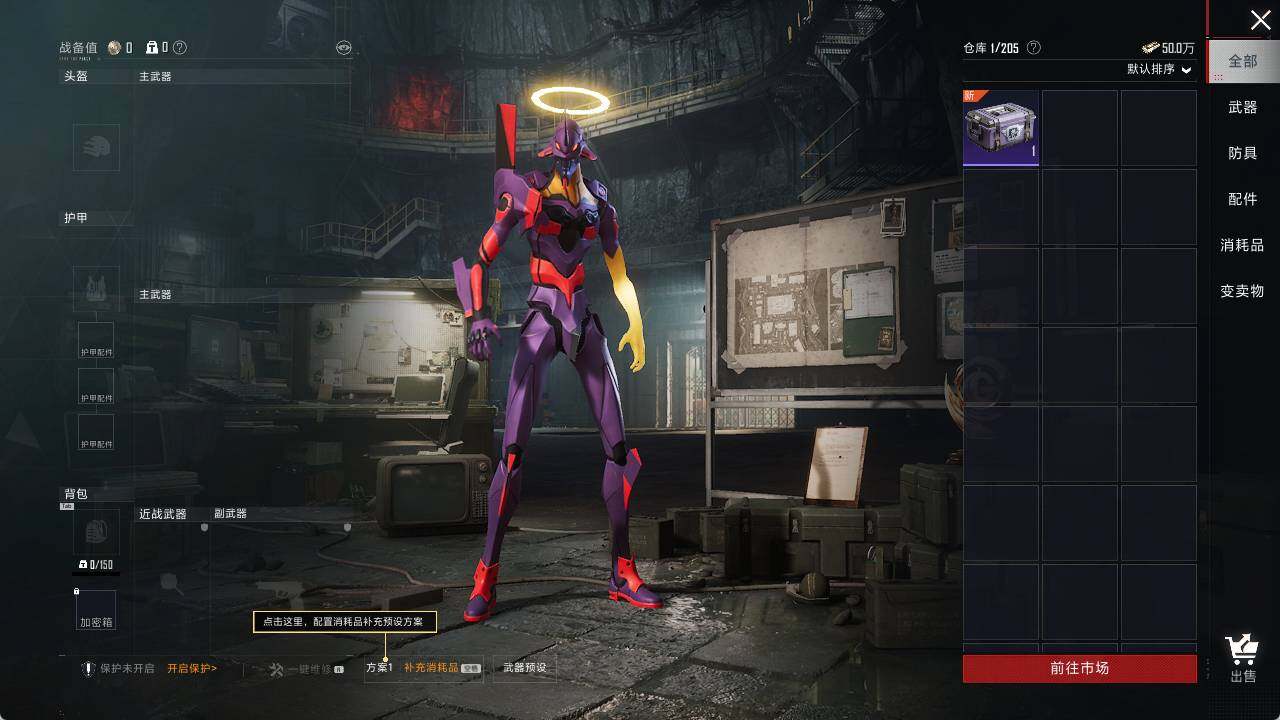Switch to the 全部 (All) tab
1280x720 pixels.
(x=1243, y=61)
